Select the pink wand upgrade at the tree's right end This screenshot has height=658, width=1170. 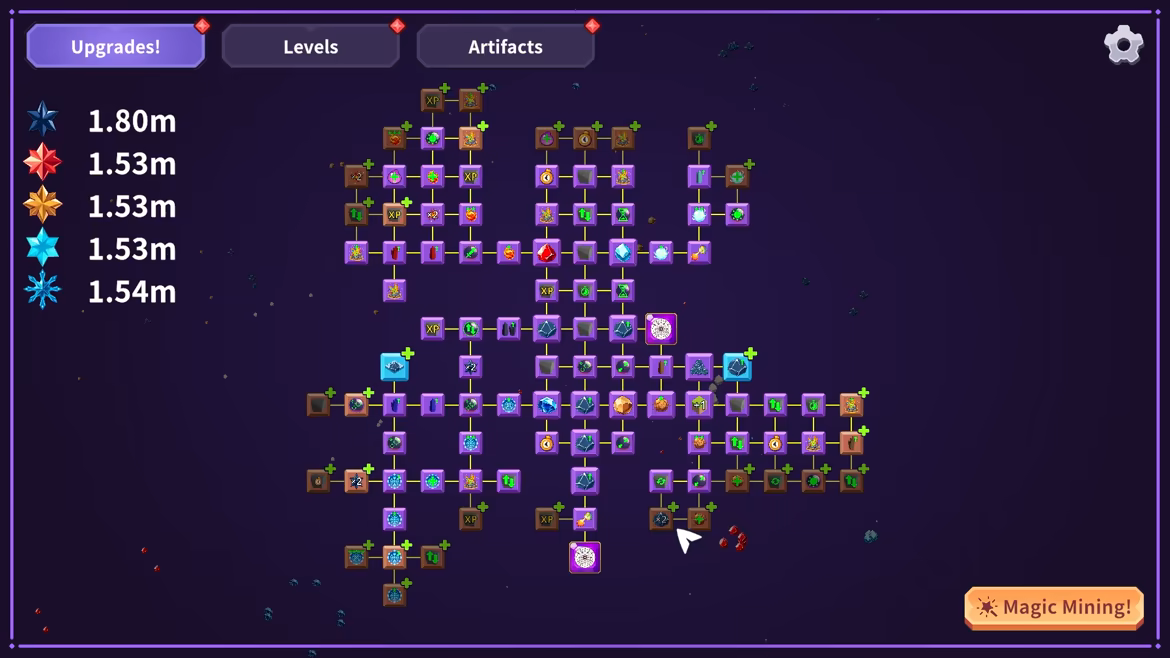(x=699, y=253)
